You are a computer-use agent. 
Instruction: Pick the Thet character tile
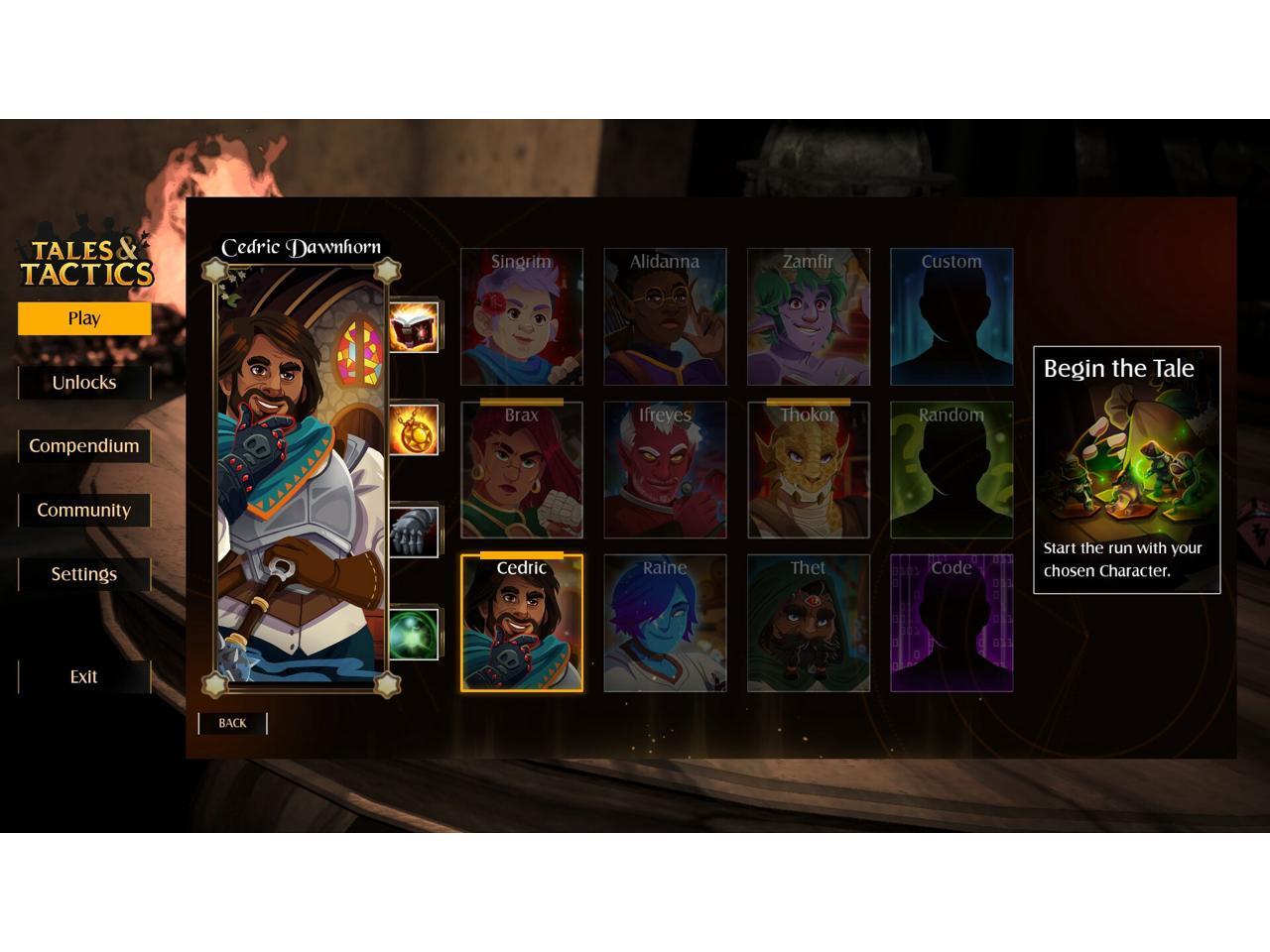click(x=809, y=624)
